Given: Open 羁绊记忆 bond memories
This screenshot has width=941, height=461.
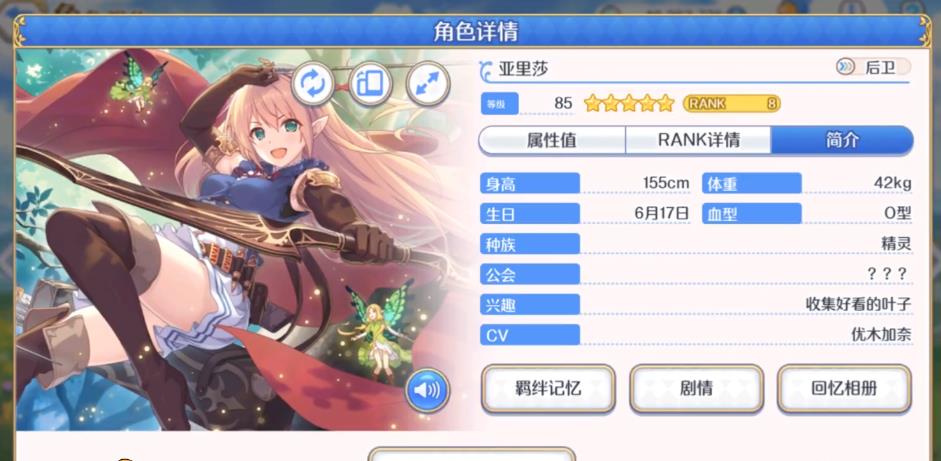Looking at the screenshot, I should pos(546,388).
